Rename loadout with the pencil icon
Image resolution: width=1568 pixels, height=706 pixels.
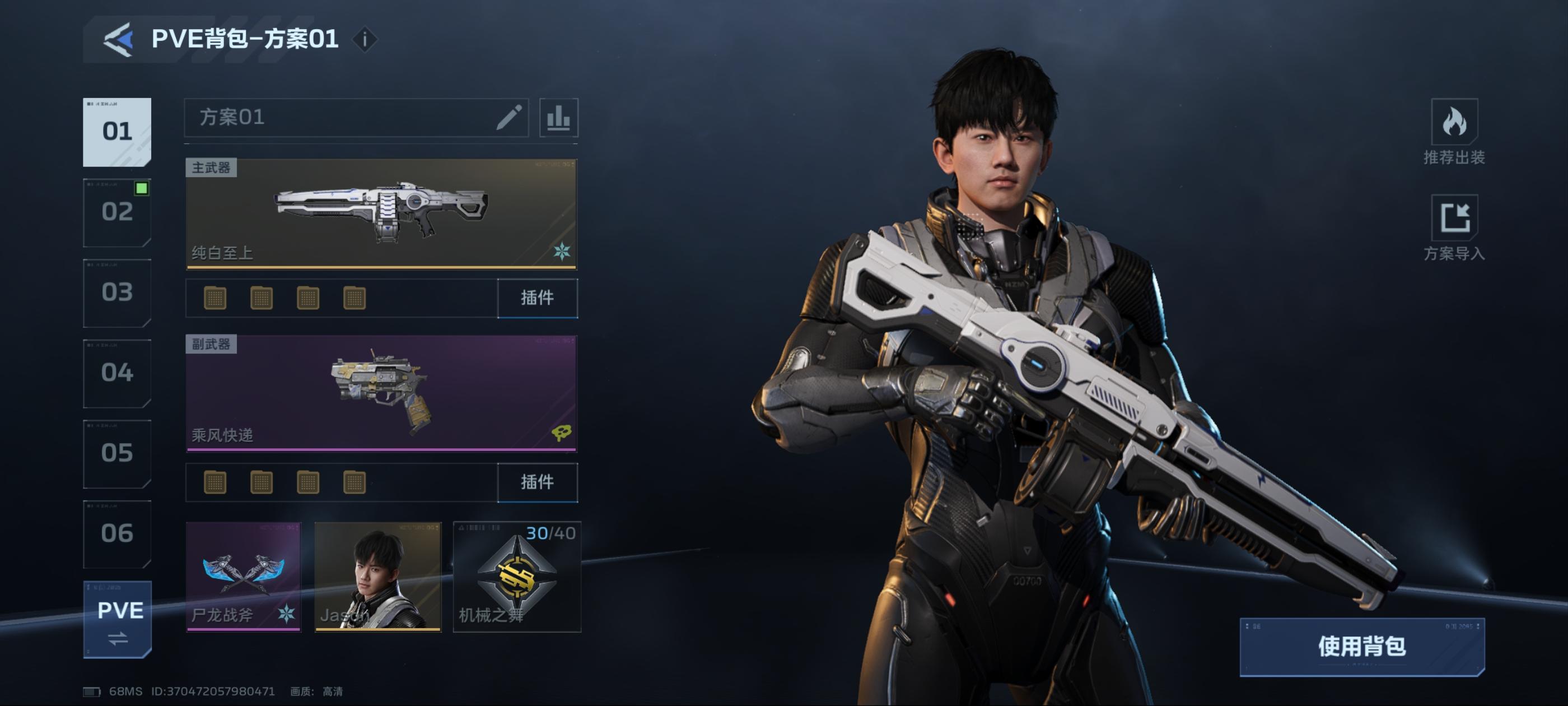[x=509, y=117]
